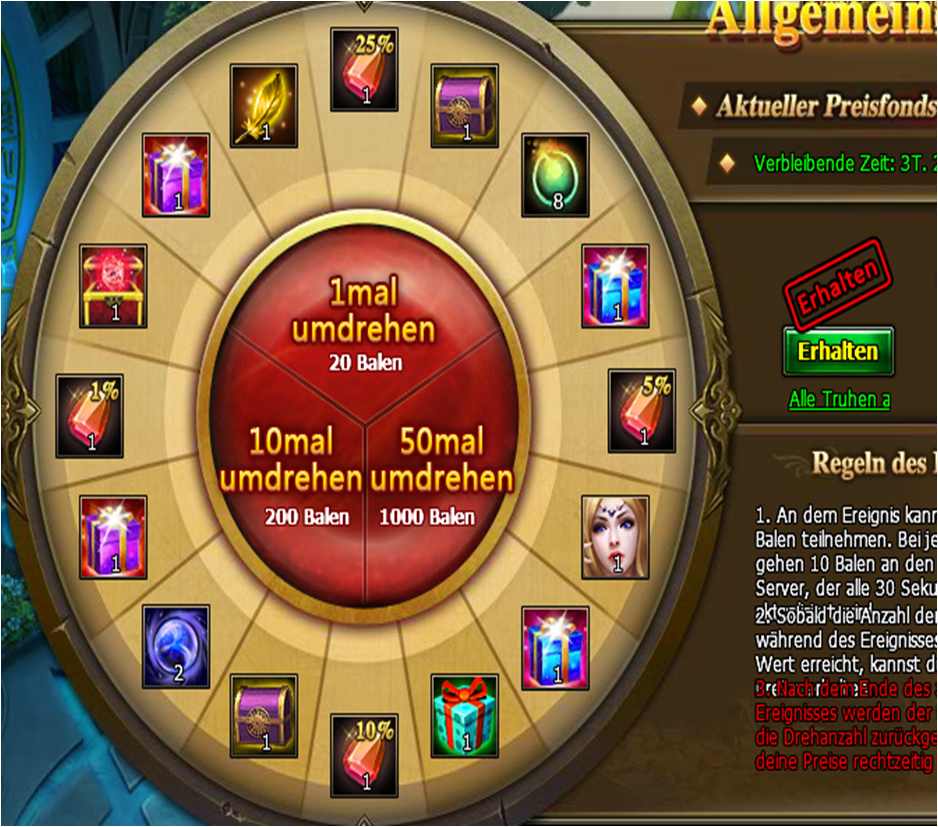Select the 25% red gem prize
The height and width of the screenshot is (827, 938).
(365, 69)
